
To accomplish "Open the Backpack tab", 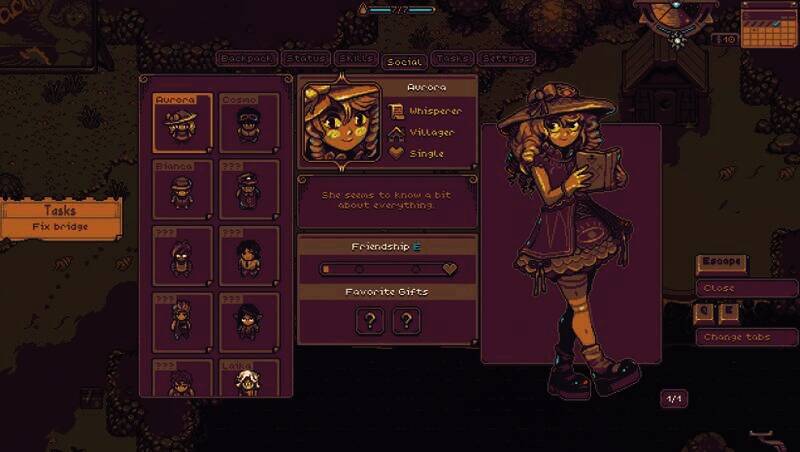I will tap(245, 59).
